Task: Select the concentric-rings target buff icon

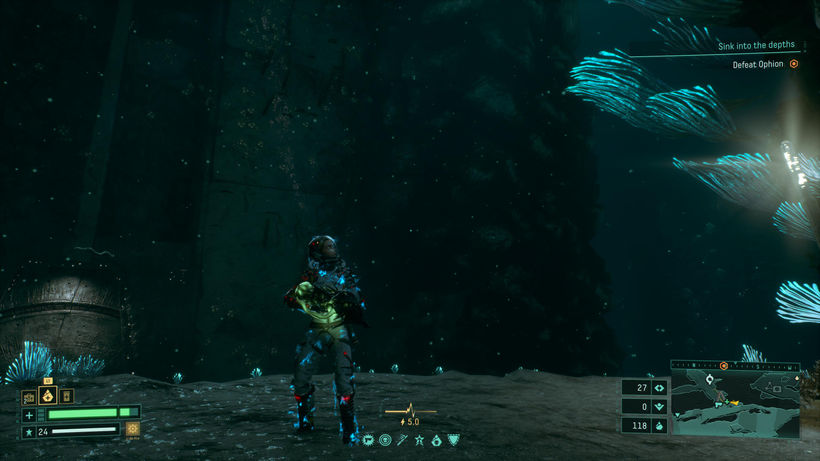Action: pos(385,439)
